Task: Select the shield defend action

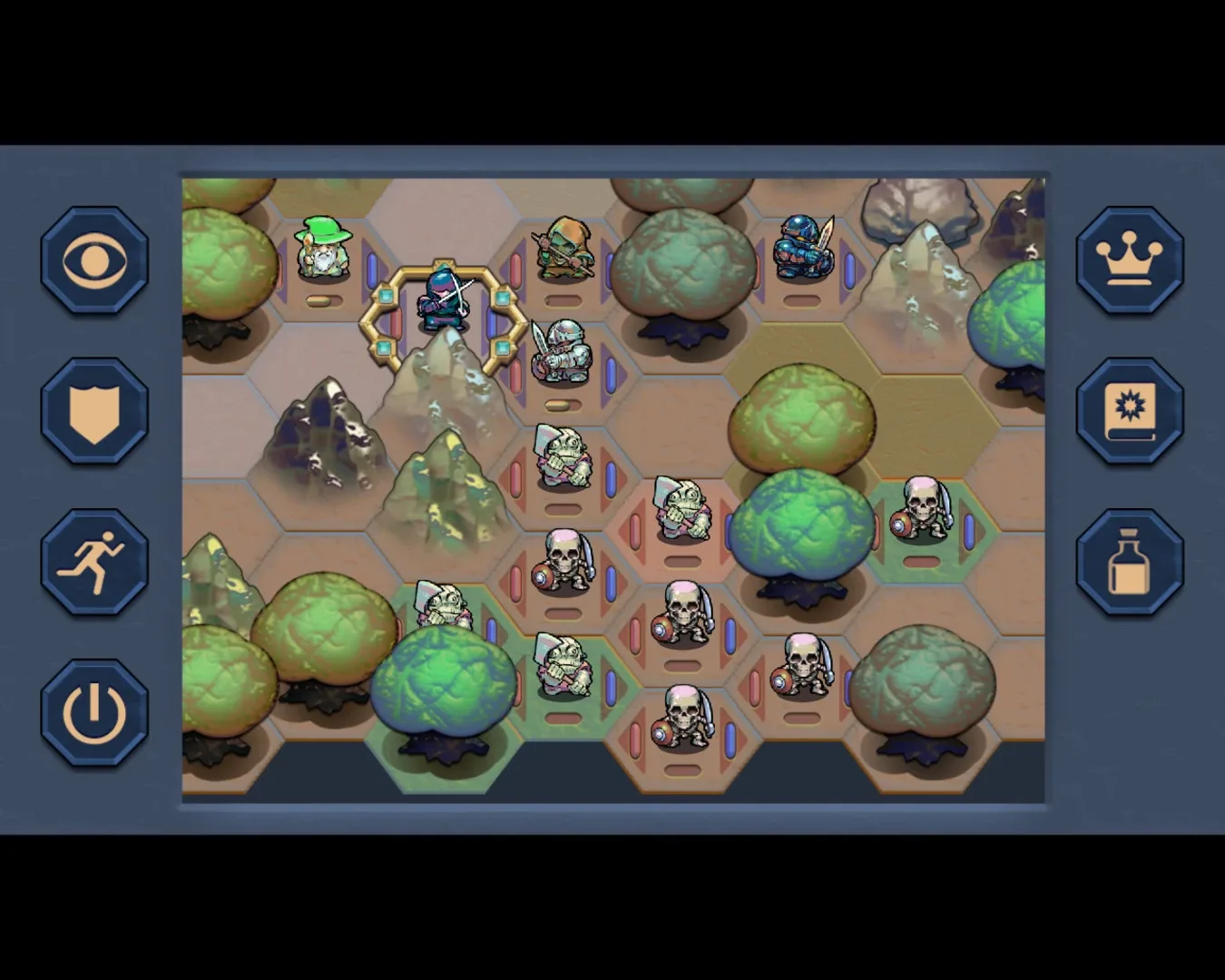Action: click(x=92, y=410)
